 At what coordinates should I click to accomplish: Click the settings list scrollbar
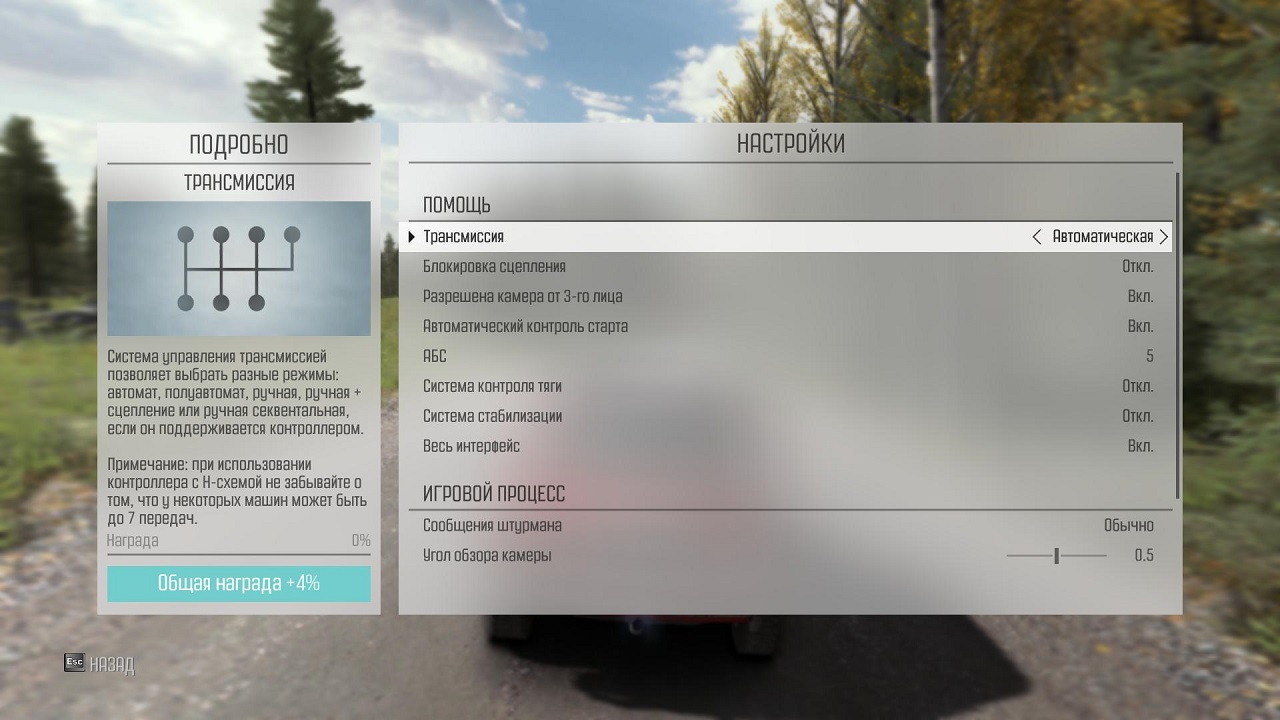click(x=1178, y=335)
